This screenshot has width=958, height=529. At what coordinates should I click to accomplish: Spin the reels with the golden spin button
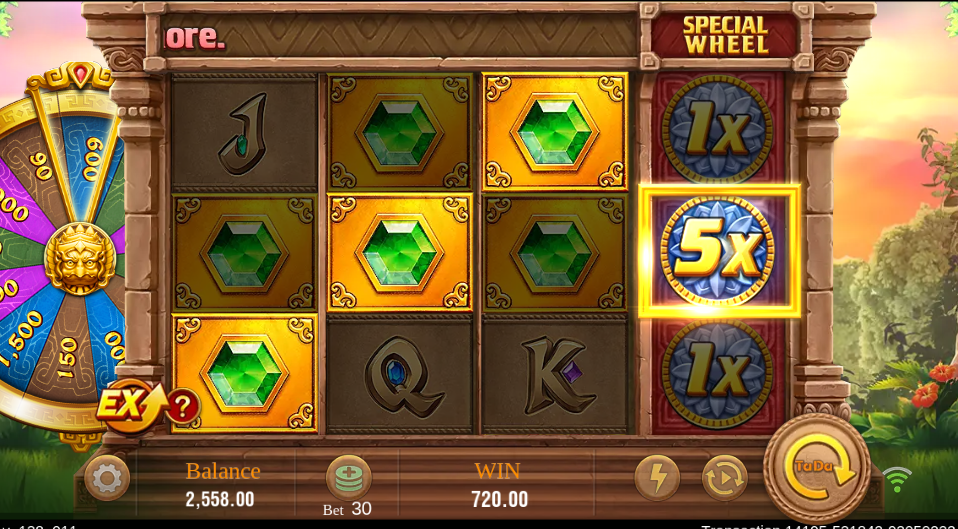pyautogui.click(x=817, y=466)
